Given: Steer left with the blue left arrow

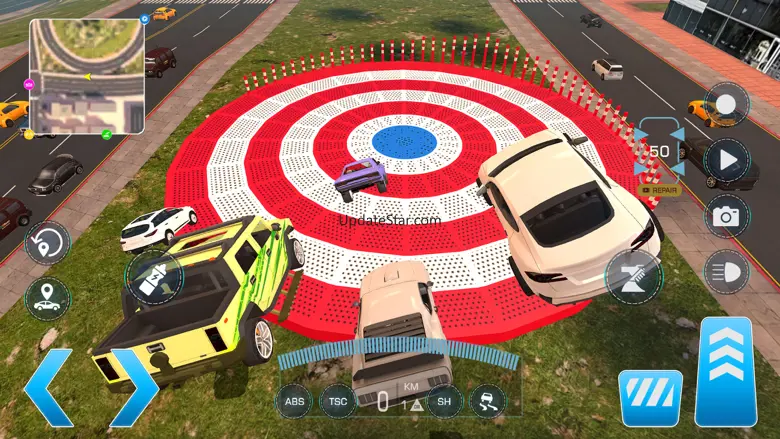Looking at the screenshot, I should (x=47, y=387).
